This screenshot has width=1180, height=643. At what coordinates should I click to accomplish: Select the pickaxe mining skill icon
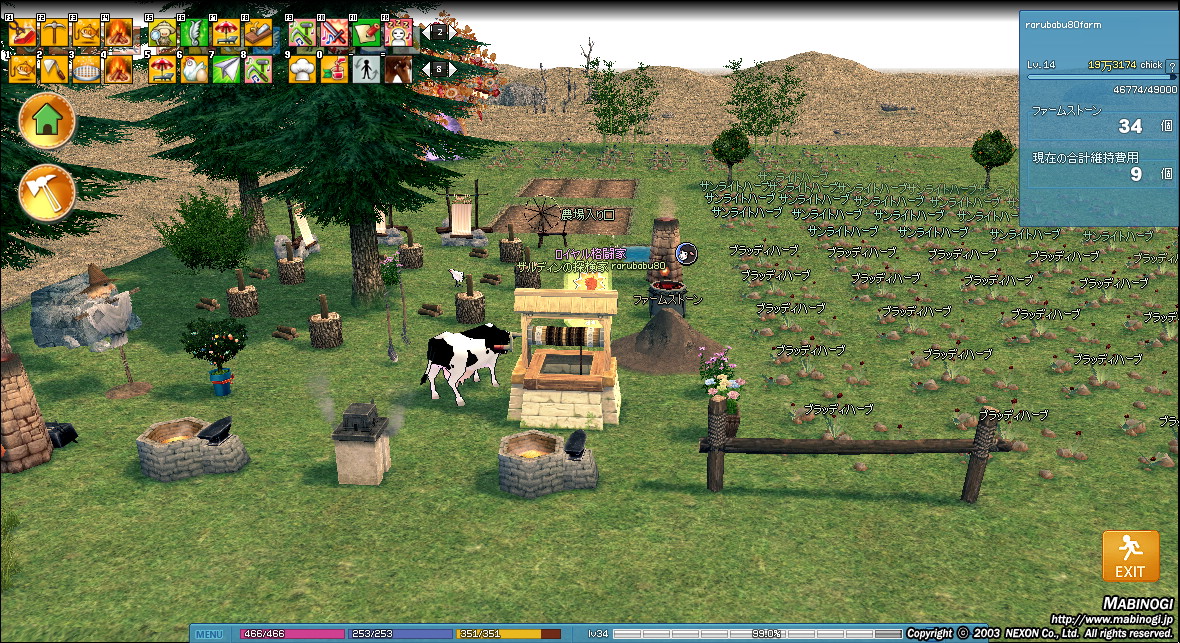point(51,33)
